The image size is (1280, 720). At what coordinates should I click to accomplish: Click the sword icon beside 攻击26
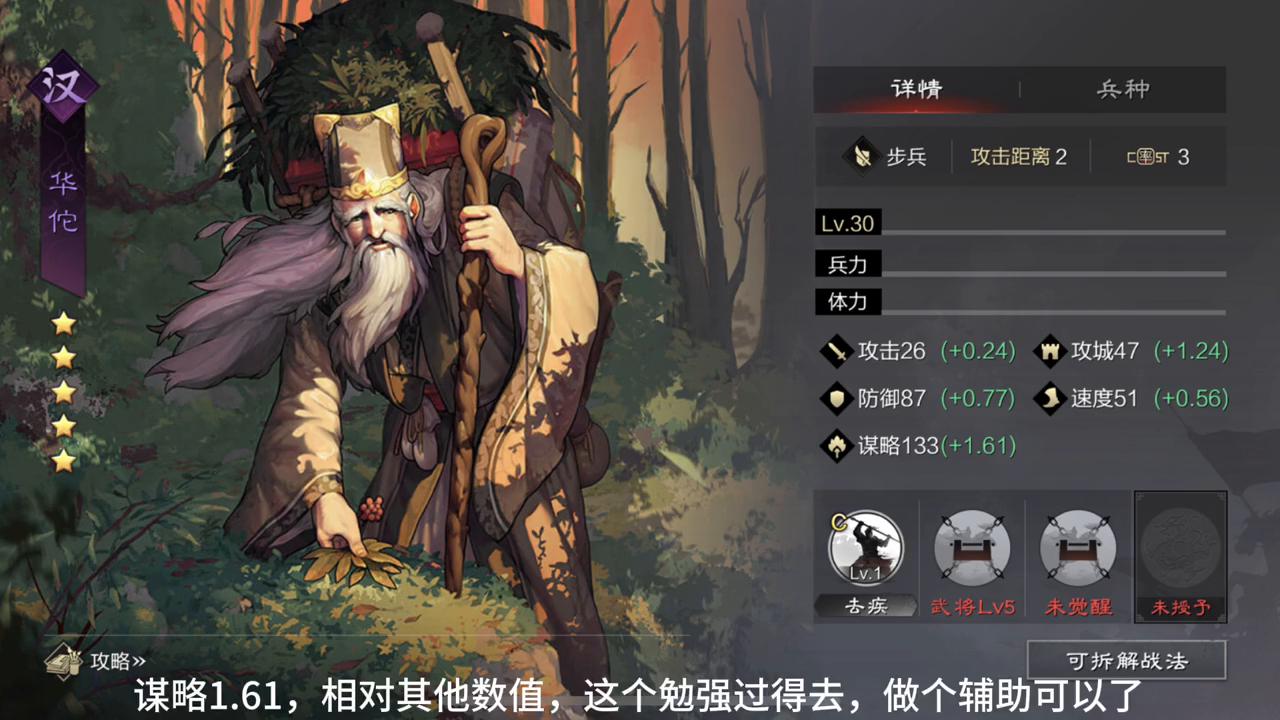pyautogui.click(x=838, y=351)
